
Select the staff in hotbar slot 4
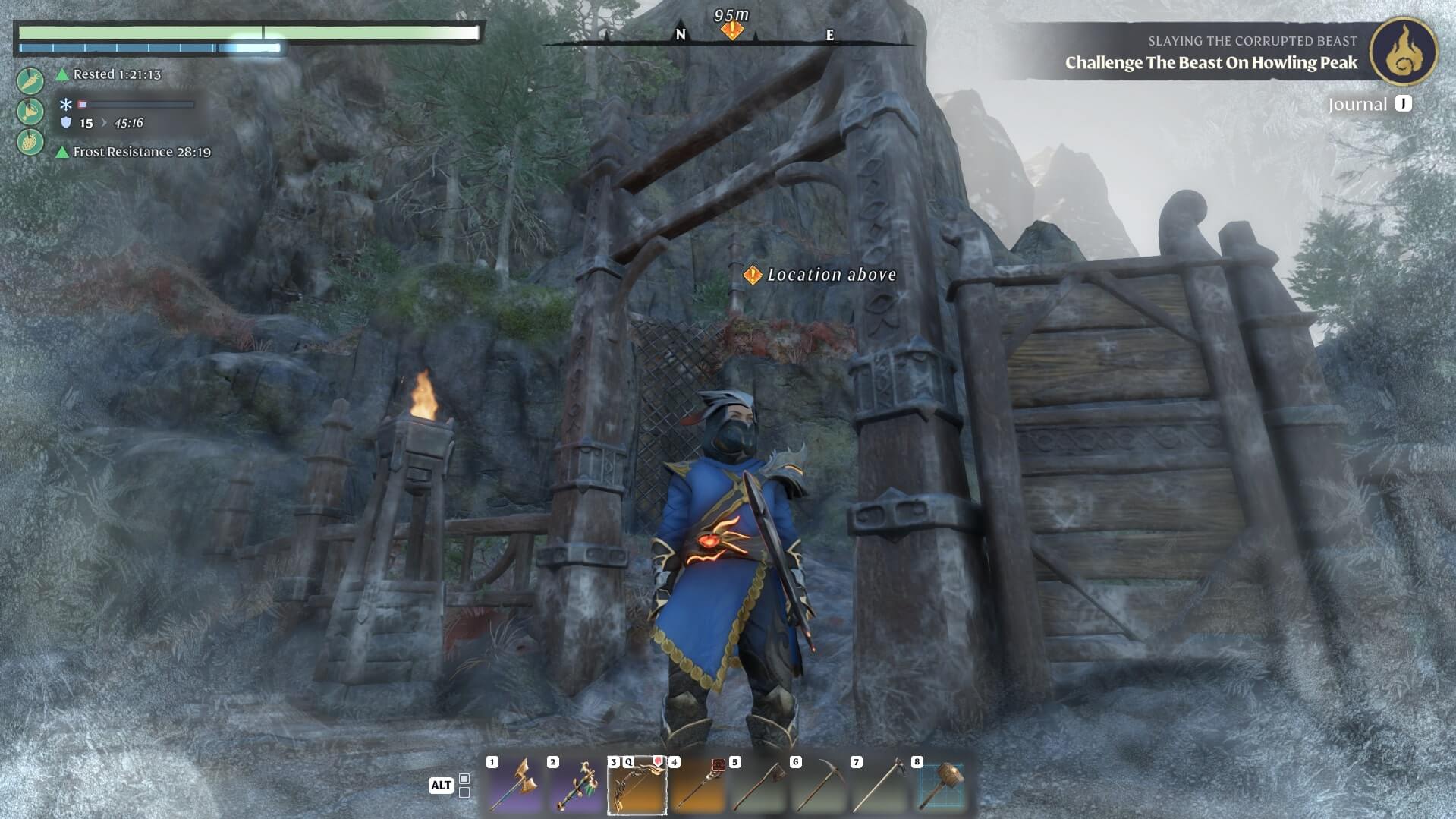point(697,786)
